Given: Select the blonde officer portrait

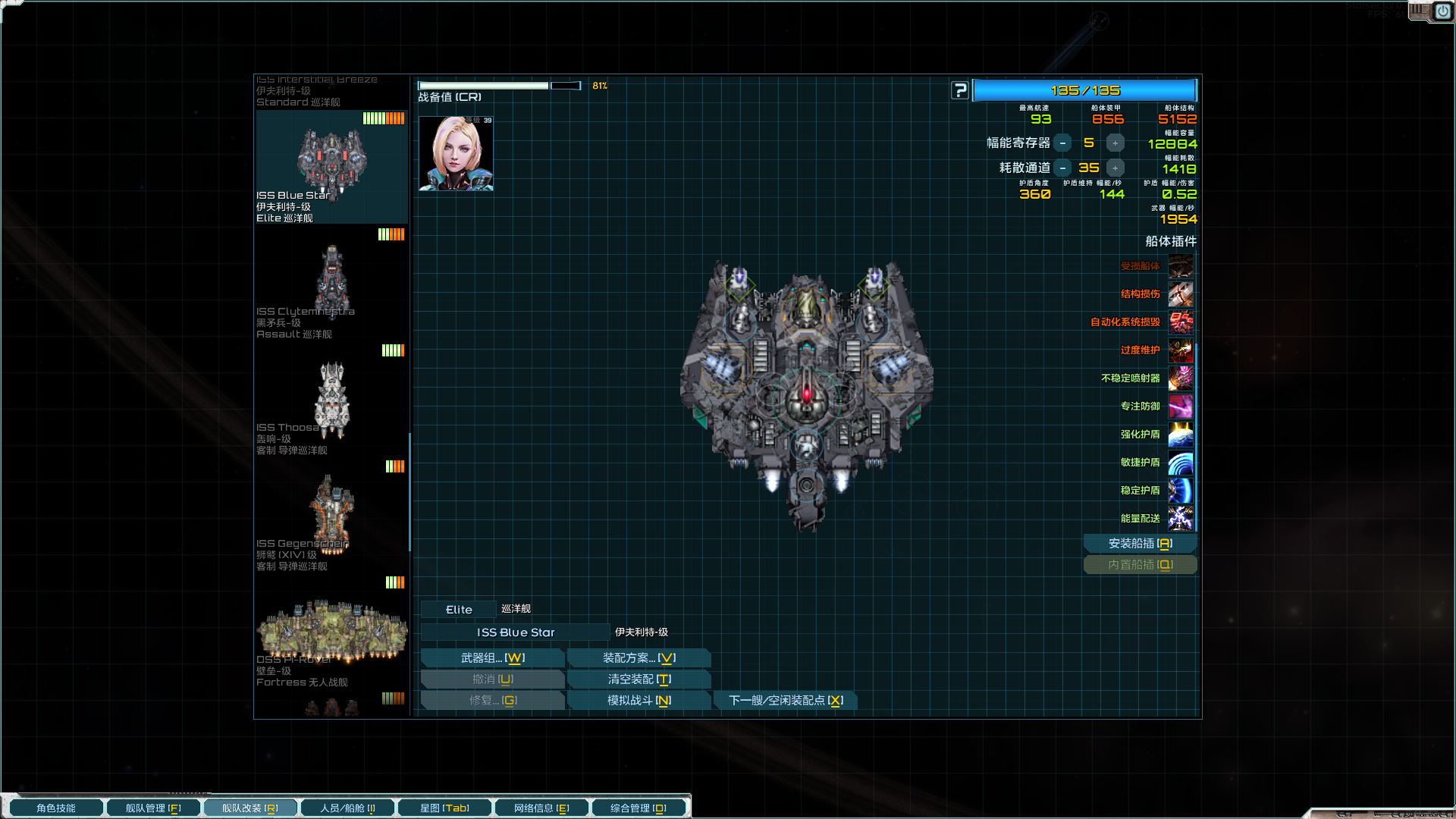Looking at the screenshot, I should [456, 154].
